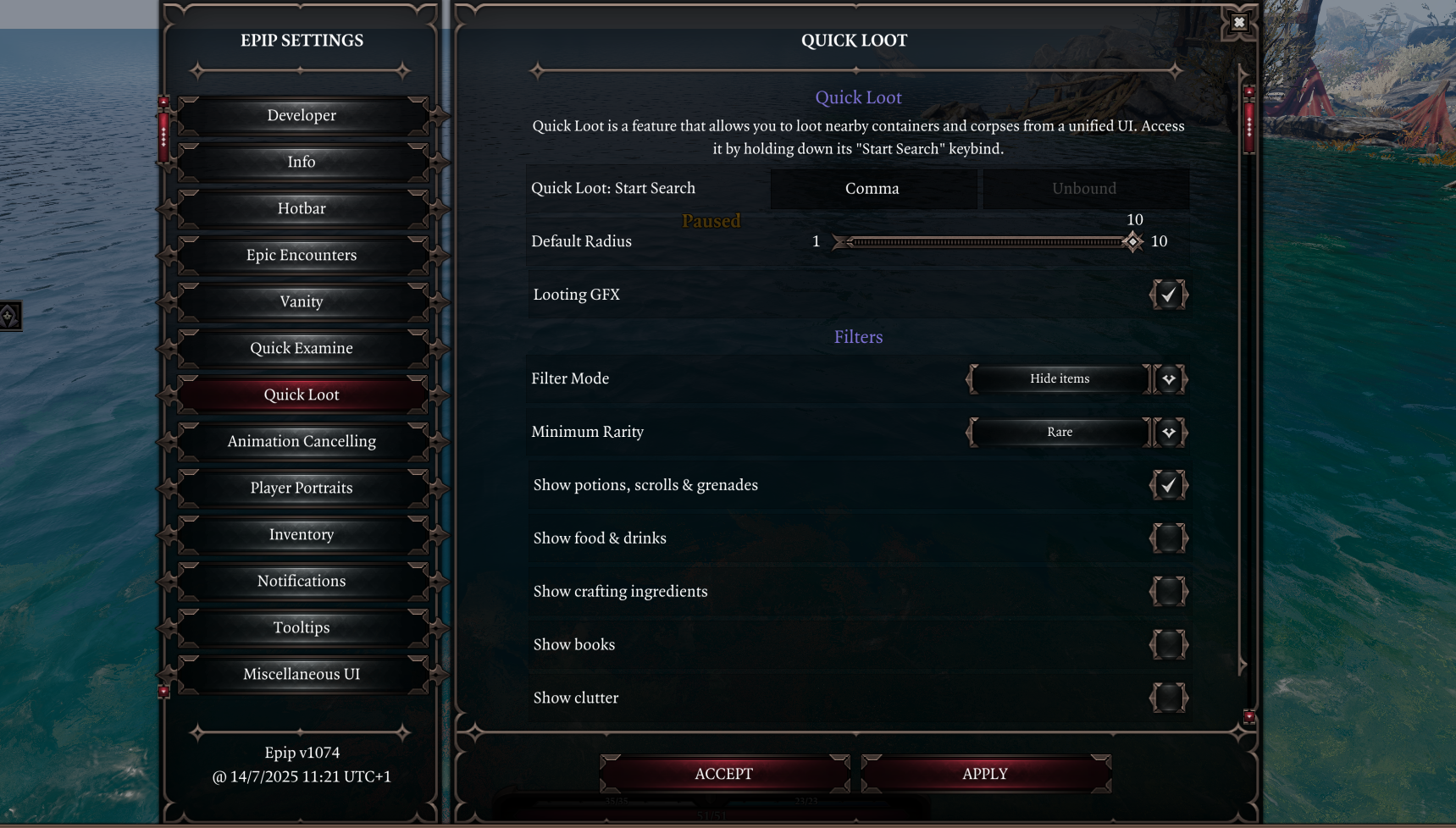
Task: Click the Default Radius slider handle
Action: click(x=1132, y=242)
